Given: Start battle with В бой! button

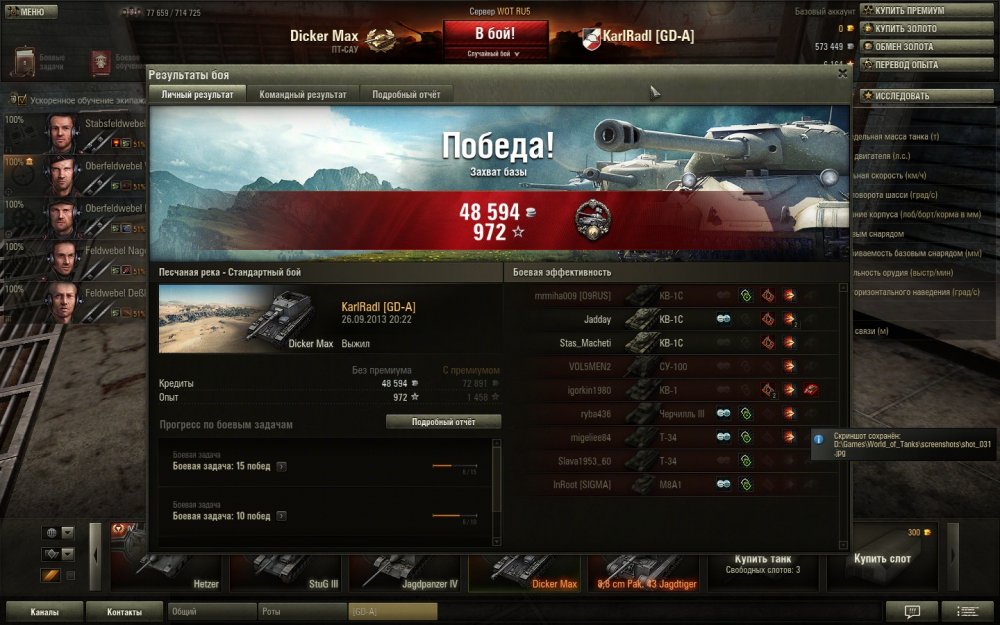Looking at the screenshot, I should pos(496,34).
